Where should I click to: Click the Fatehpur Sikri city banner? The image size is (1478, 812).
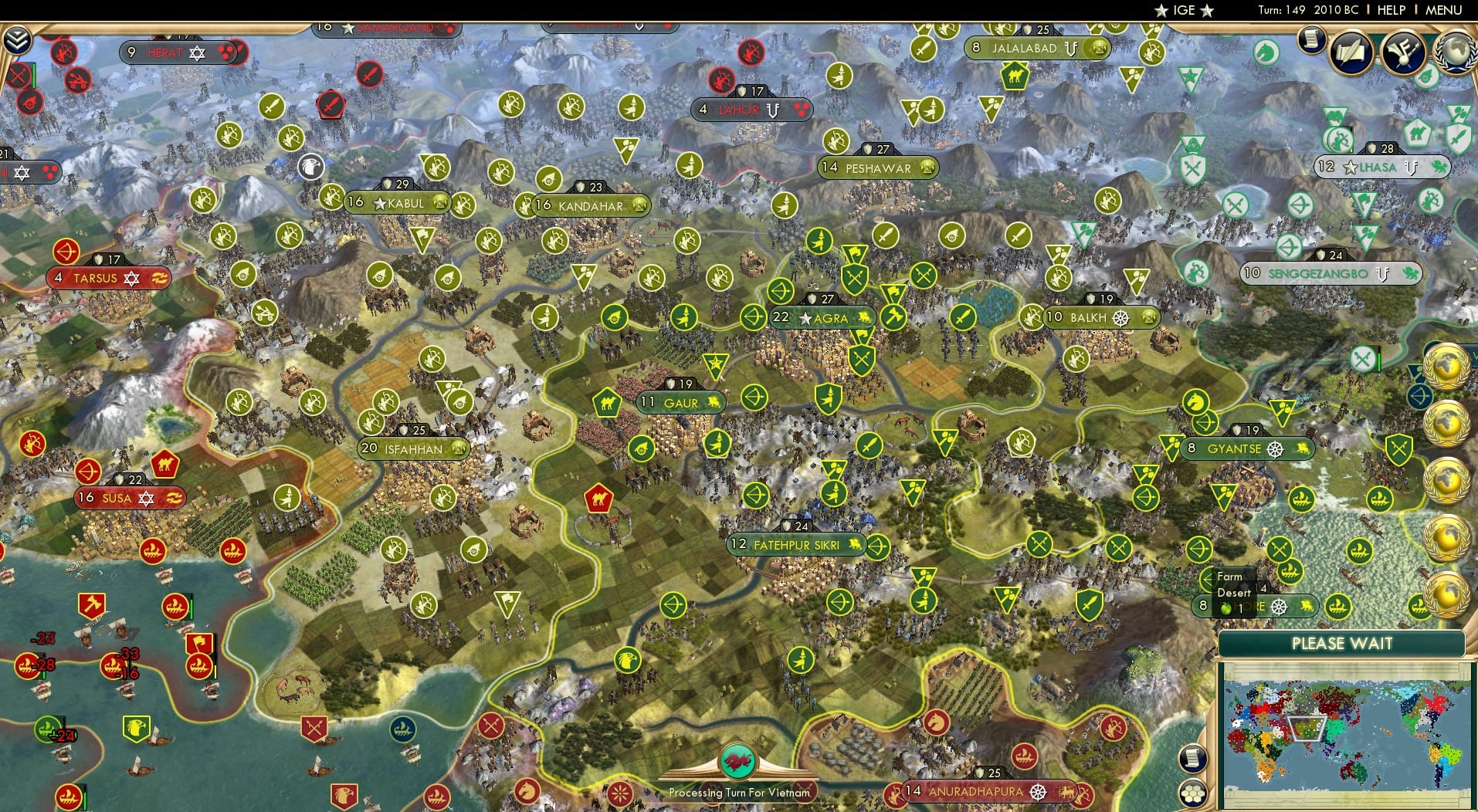(795, 544)
